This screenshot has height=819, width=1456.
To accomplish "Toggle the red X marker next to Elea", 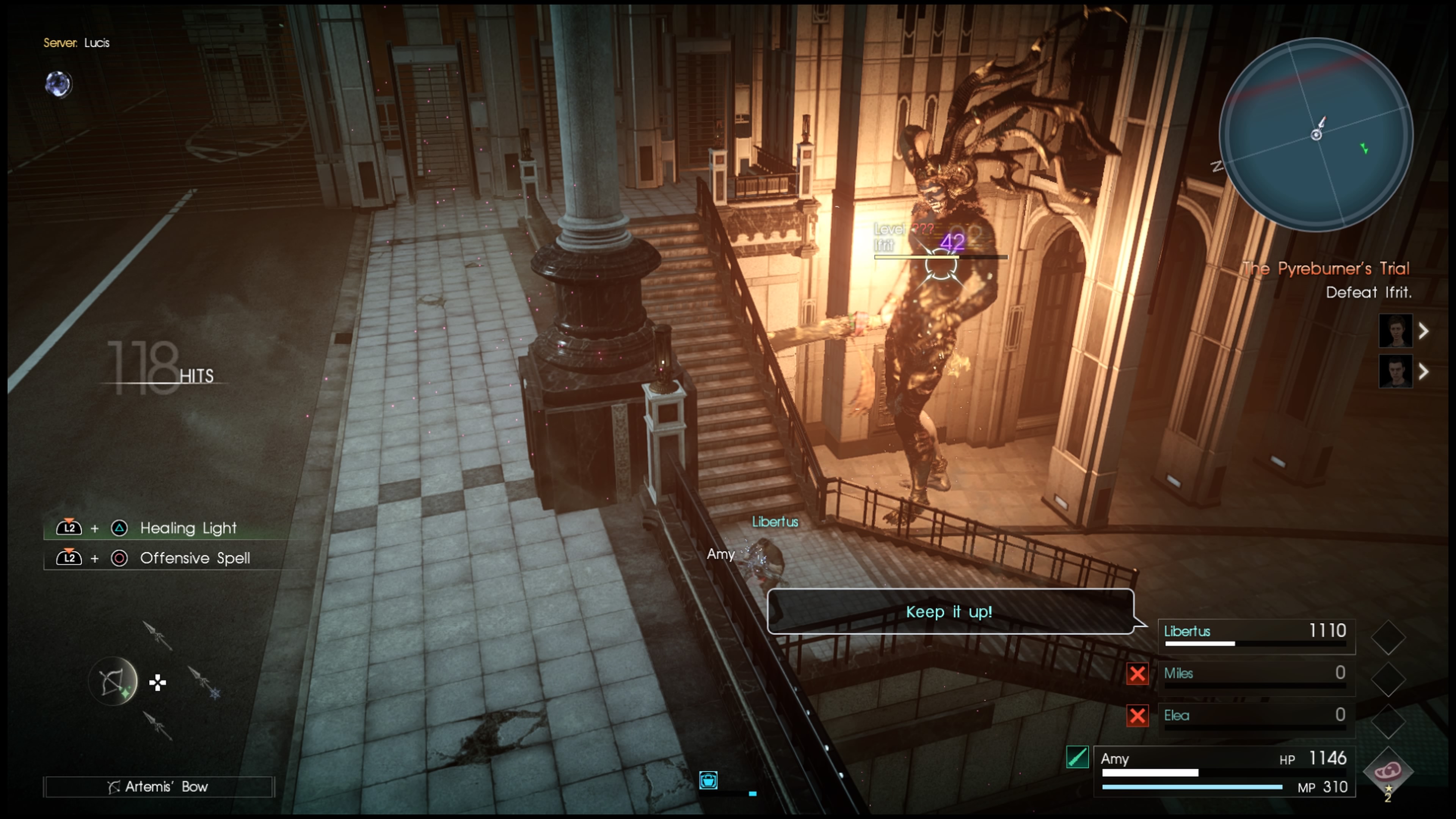I will (1138, 716).
